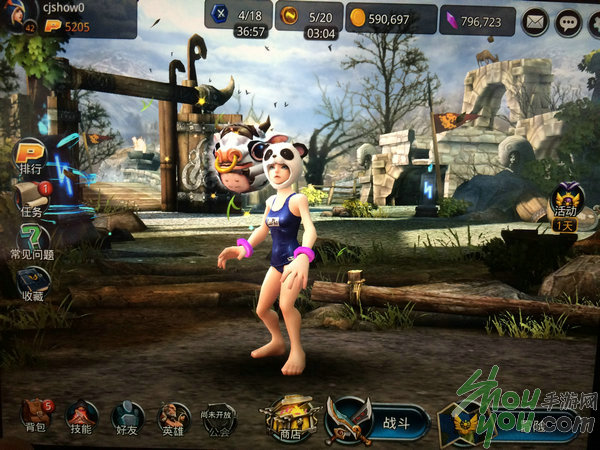This screenshot has width=600, height=450.
Task: Click the purple gem balance
Action: pyautogui.click(x=476, y=19)
